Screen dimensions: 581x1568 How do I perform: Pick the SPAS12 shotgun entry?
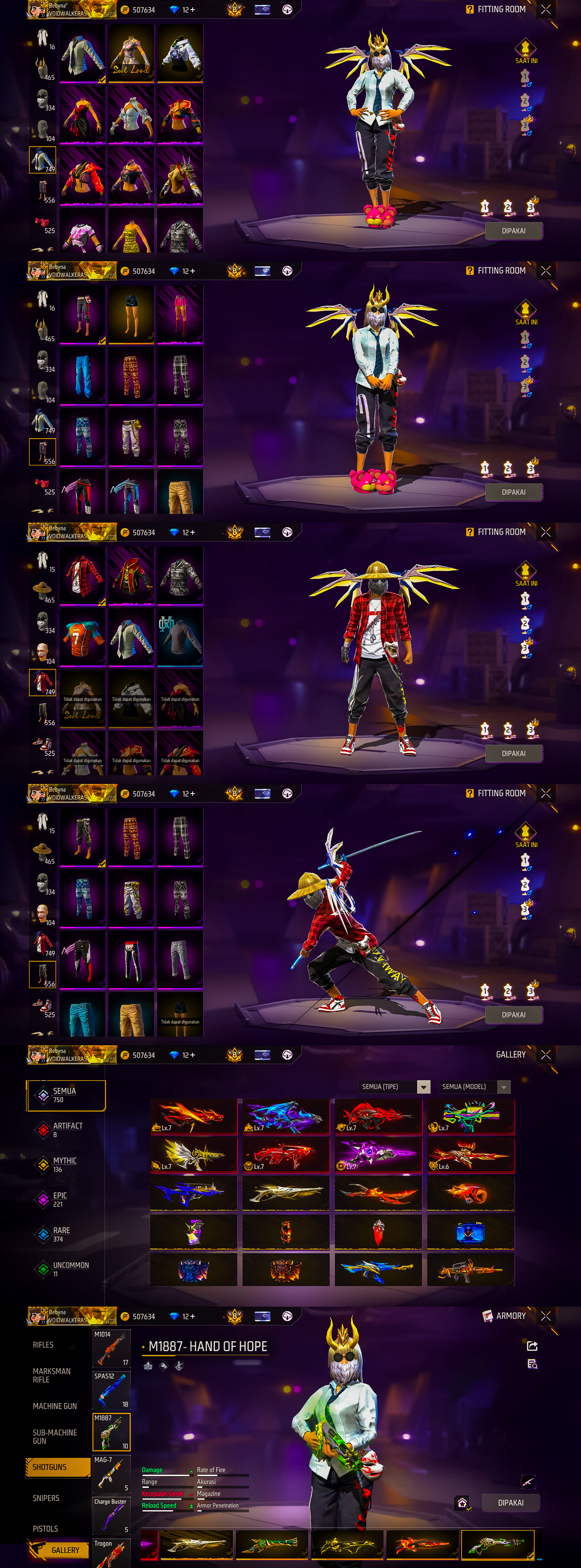pos(111,1390)
